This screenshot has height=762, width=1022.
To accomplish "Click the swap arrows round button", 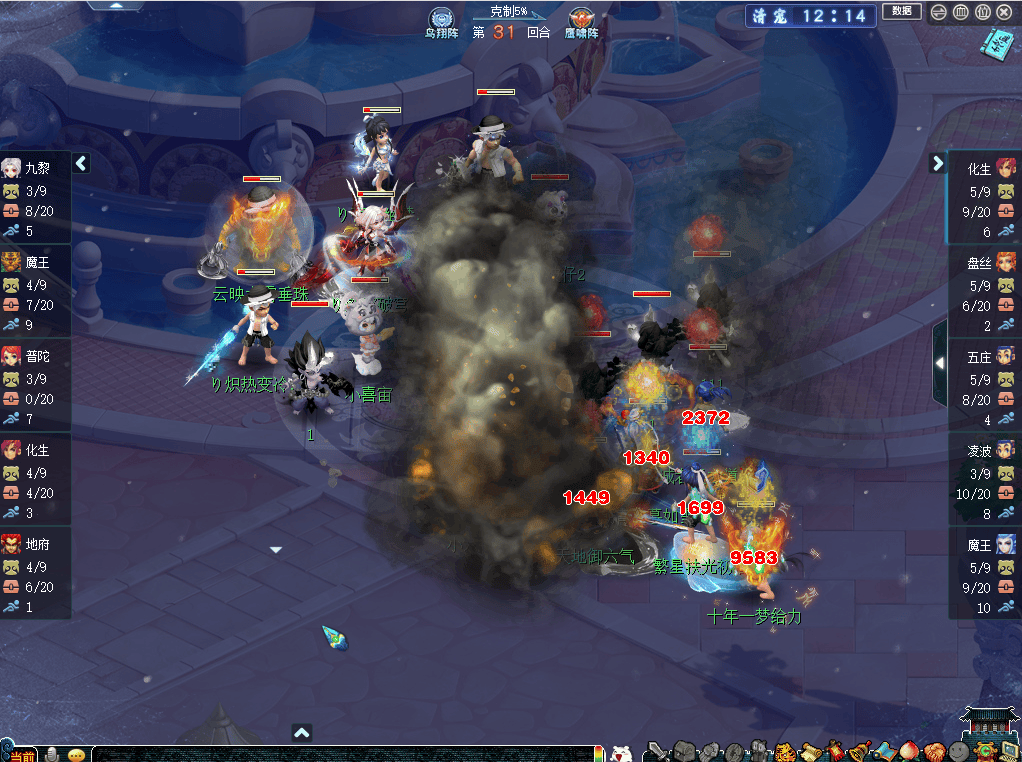I will click(938, 12).
